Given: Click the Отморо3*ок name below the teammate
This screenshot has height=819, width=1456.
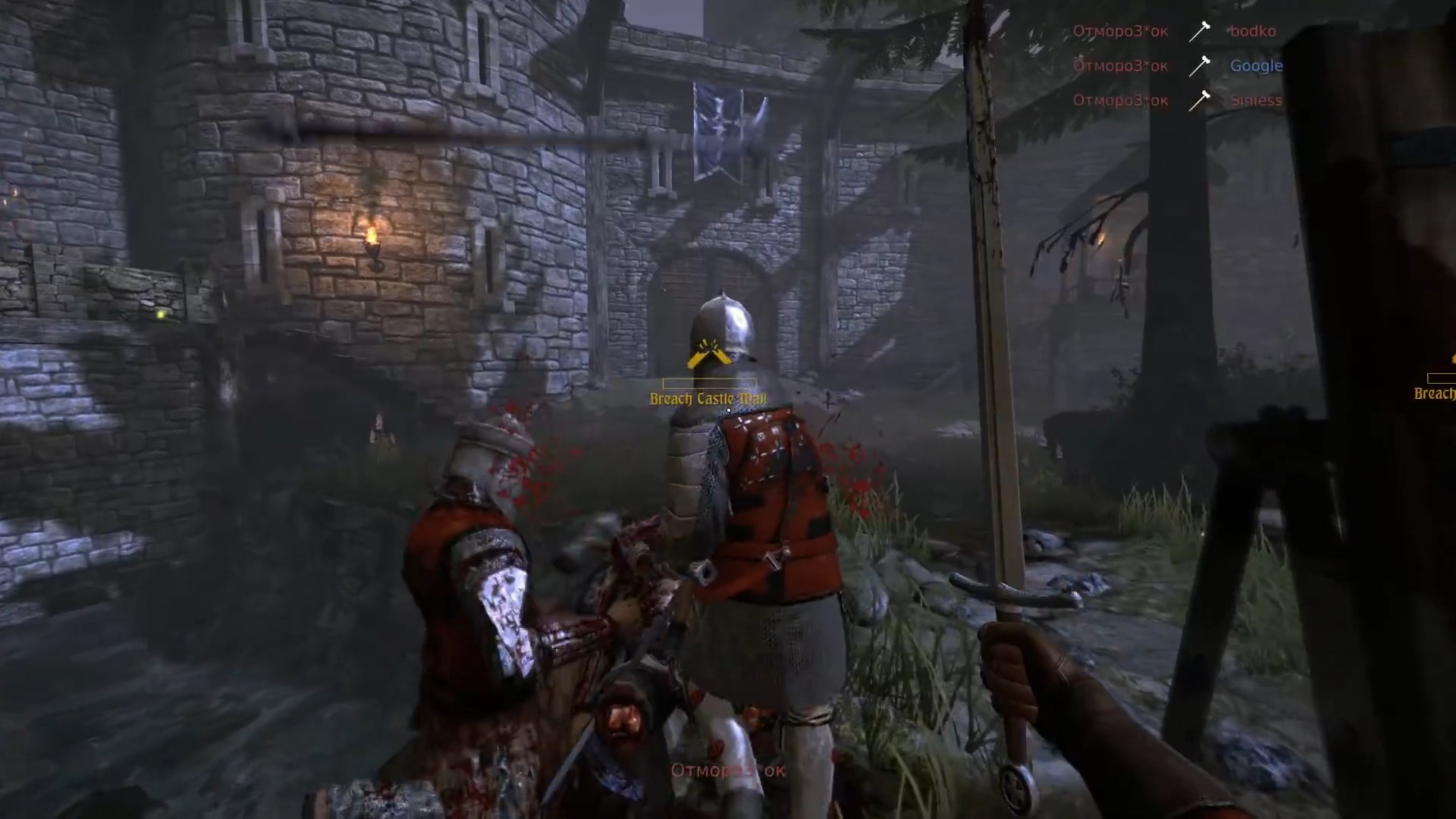Looking at the screenshot, I should (x=728, y=769).
